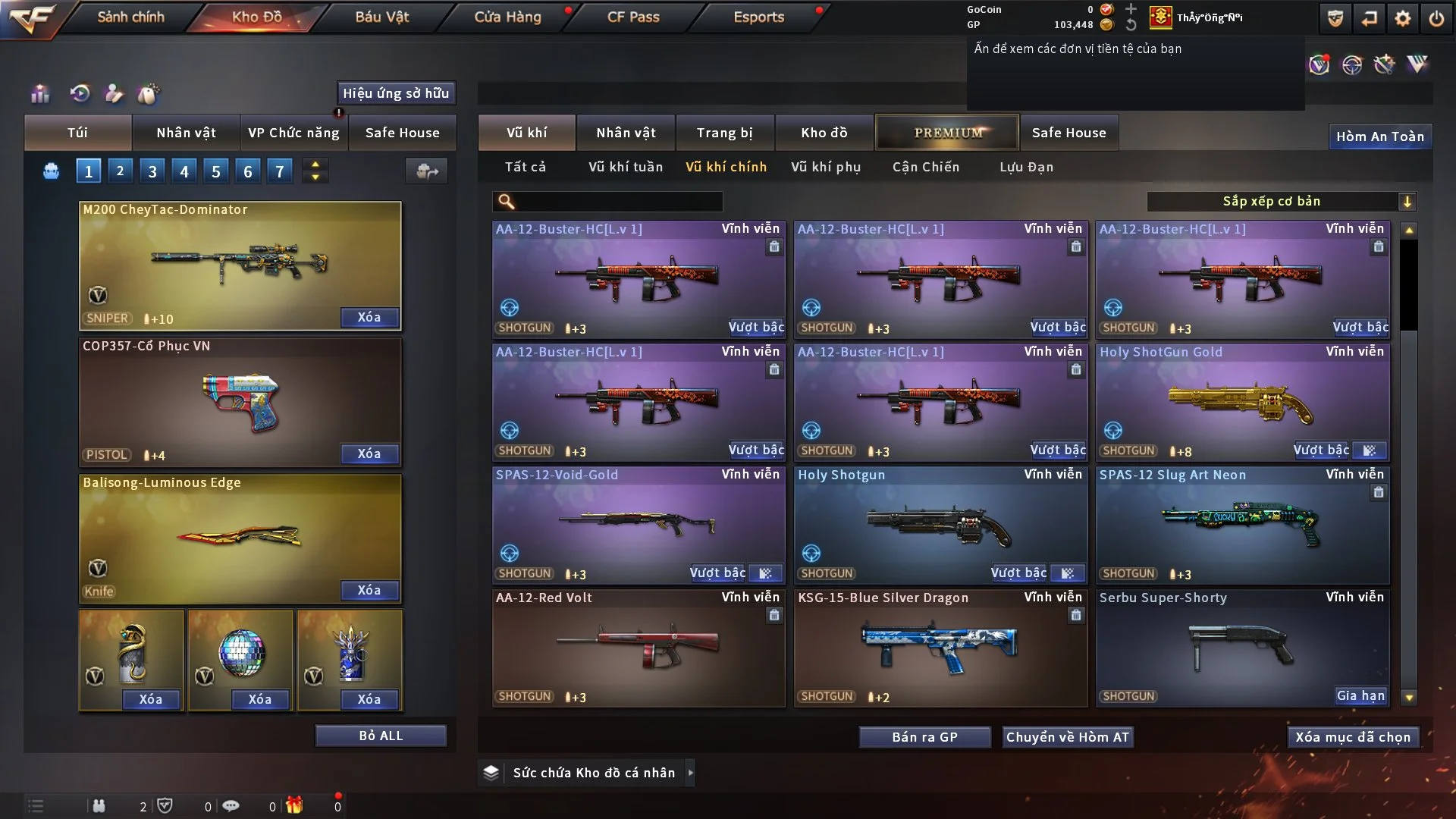This screenshot has height=819, width=1456.
Task: Remove the M200 CheyTac-Dominator with Xóa
Action: coord(369,317)
